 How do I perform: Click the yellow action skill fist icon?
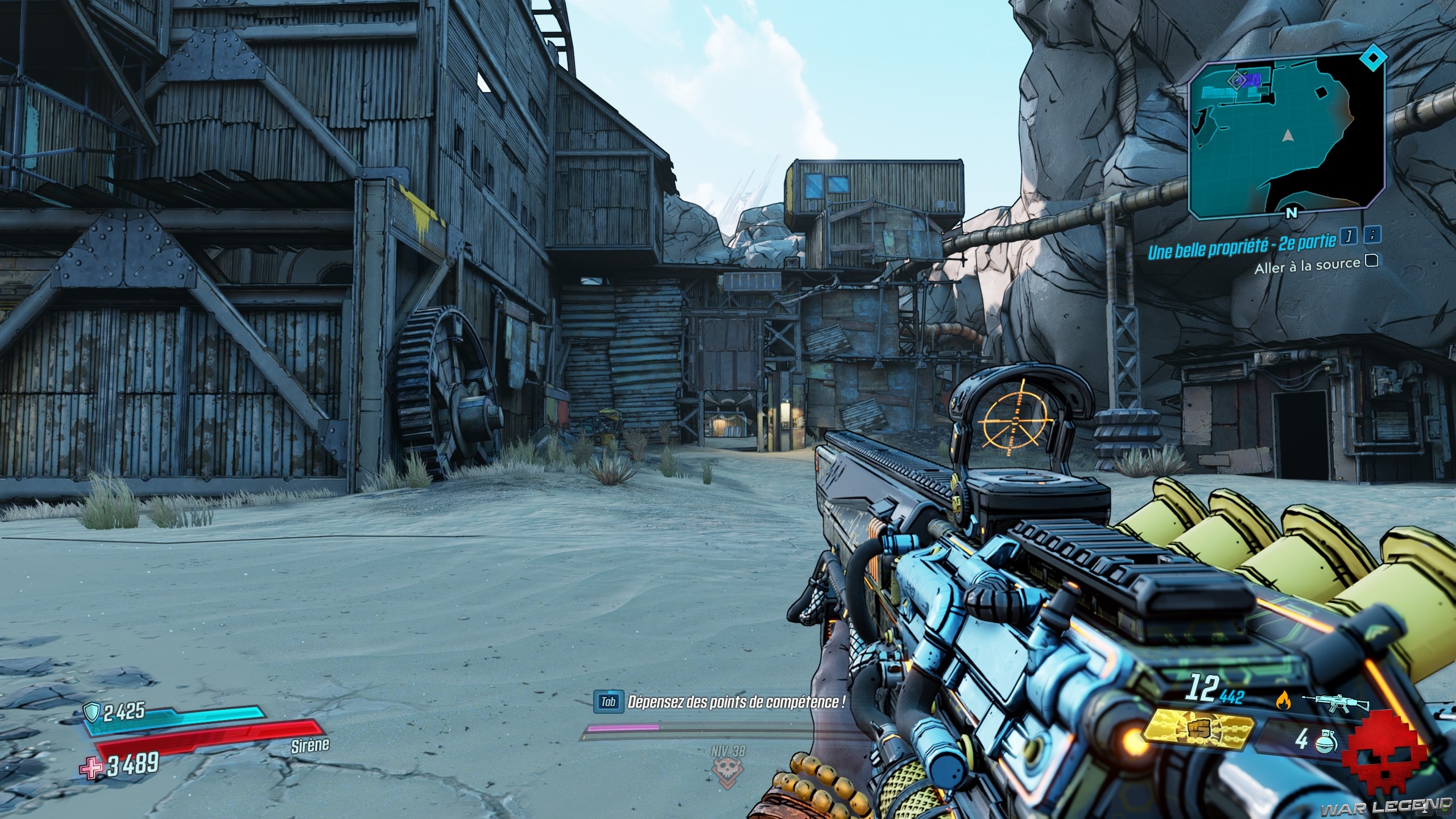point(1200,729)
